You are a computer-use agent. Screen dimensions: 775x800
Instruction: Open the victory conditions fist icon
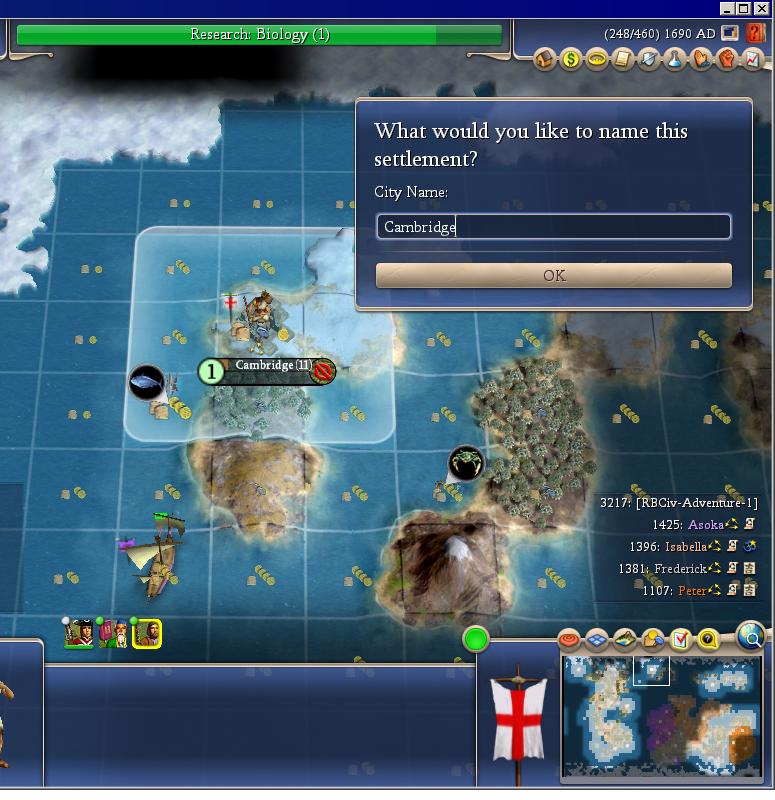tap(727, 60)
